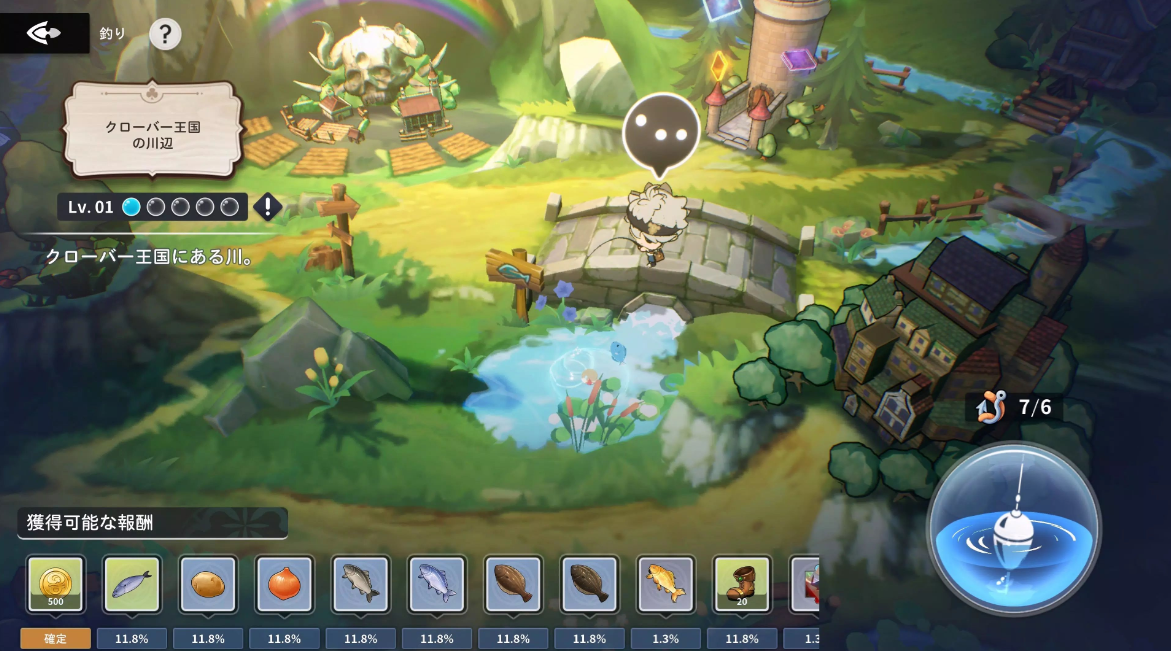Image resolution: width=1171 pixels, height=651 pixels.
Task: Select the gray carp fish reward
Action: pos(360,584)
